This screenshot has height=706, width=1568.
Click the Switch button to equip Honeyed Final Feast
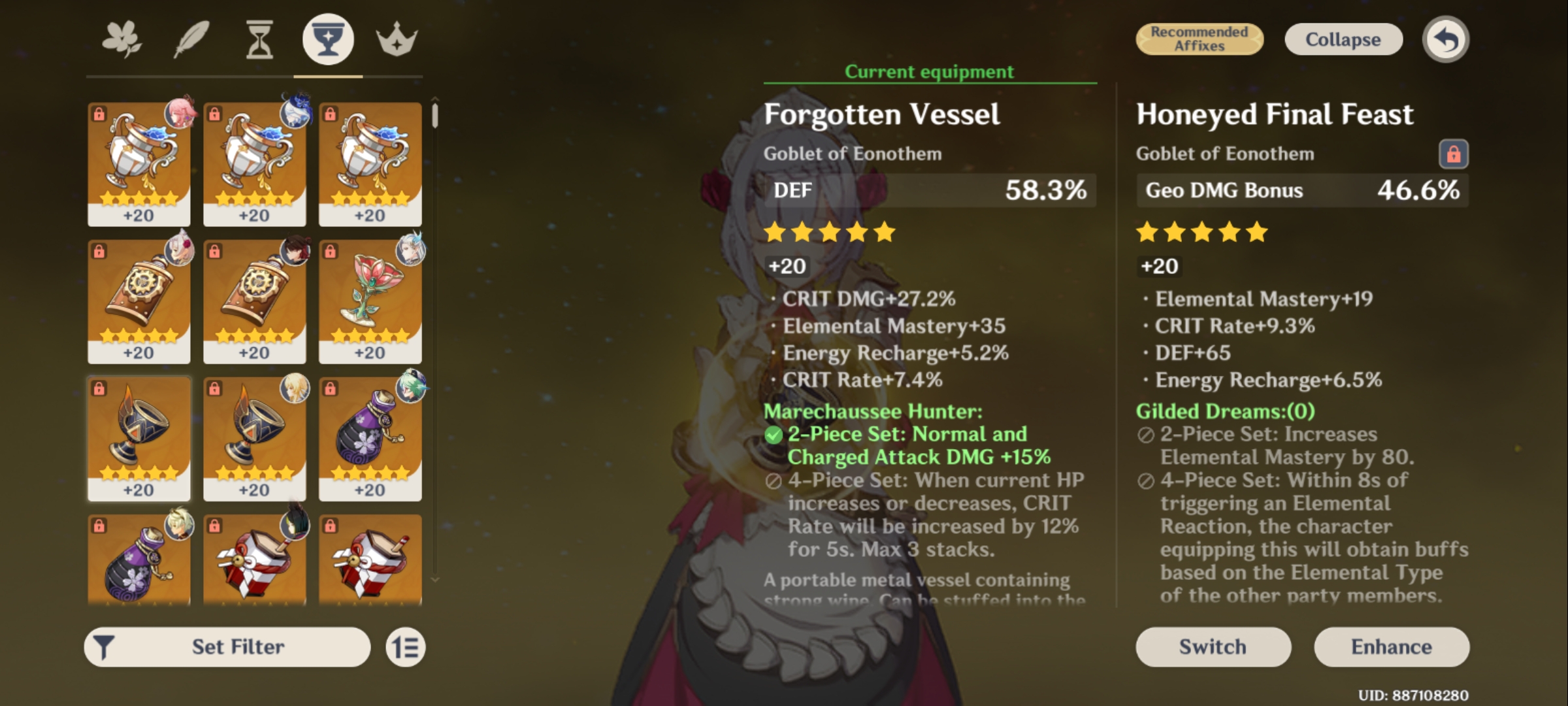pyautogui.click(x=1213, y=647)
